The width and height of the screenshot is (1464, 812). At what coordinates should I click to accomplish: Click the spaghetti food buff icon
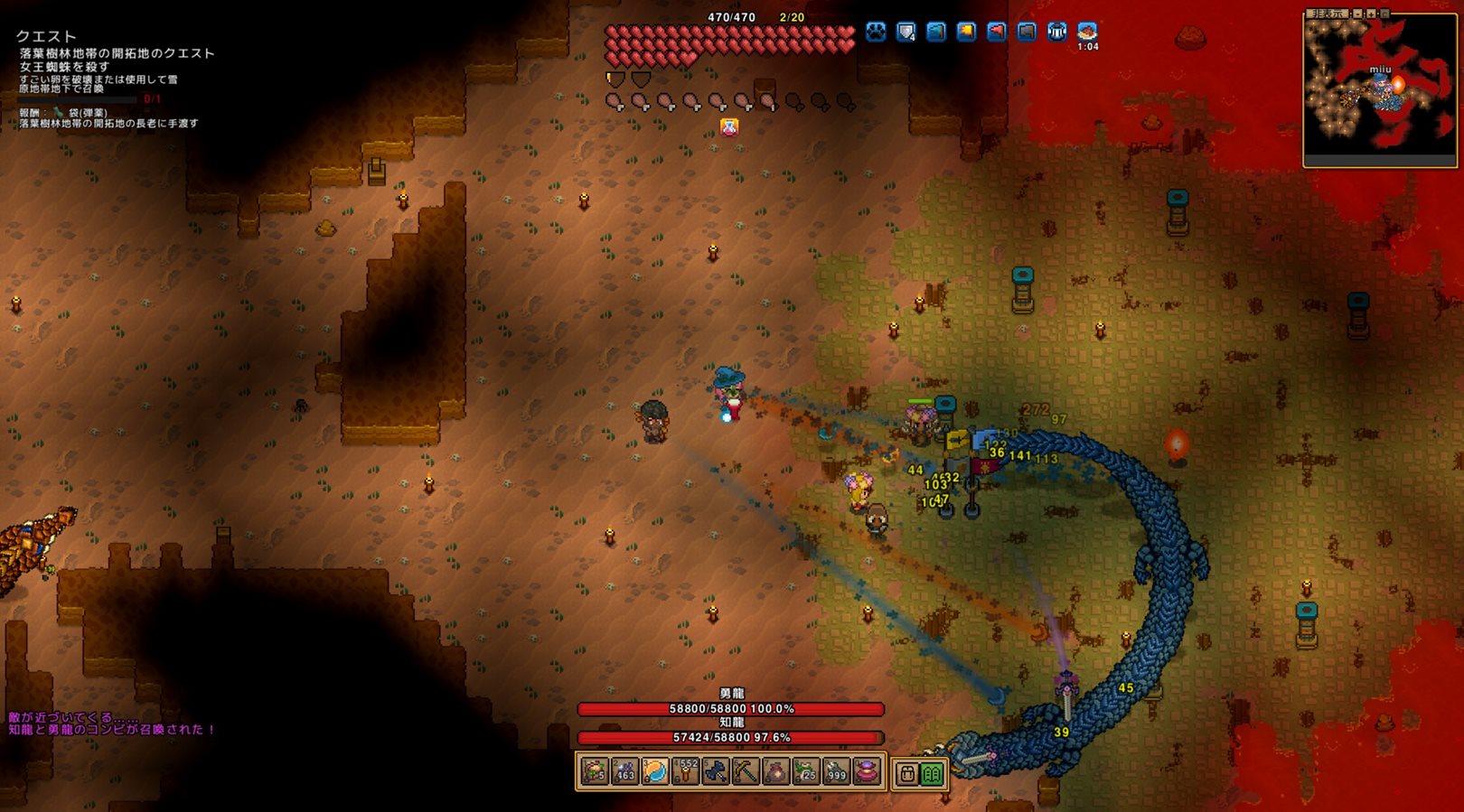point(1087,31)
